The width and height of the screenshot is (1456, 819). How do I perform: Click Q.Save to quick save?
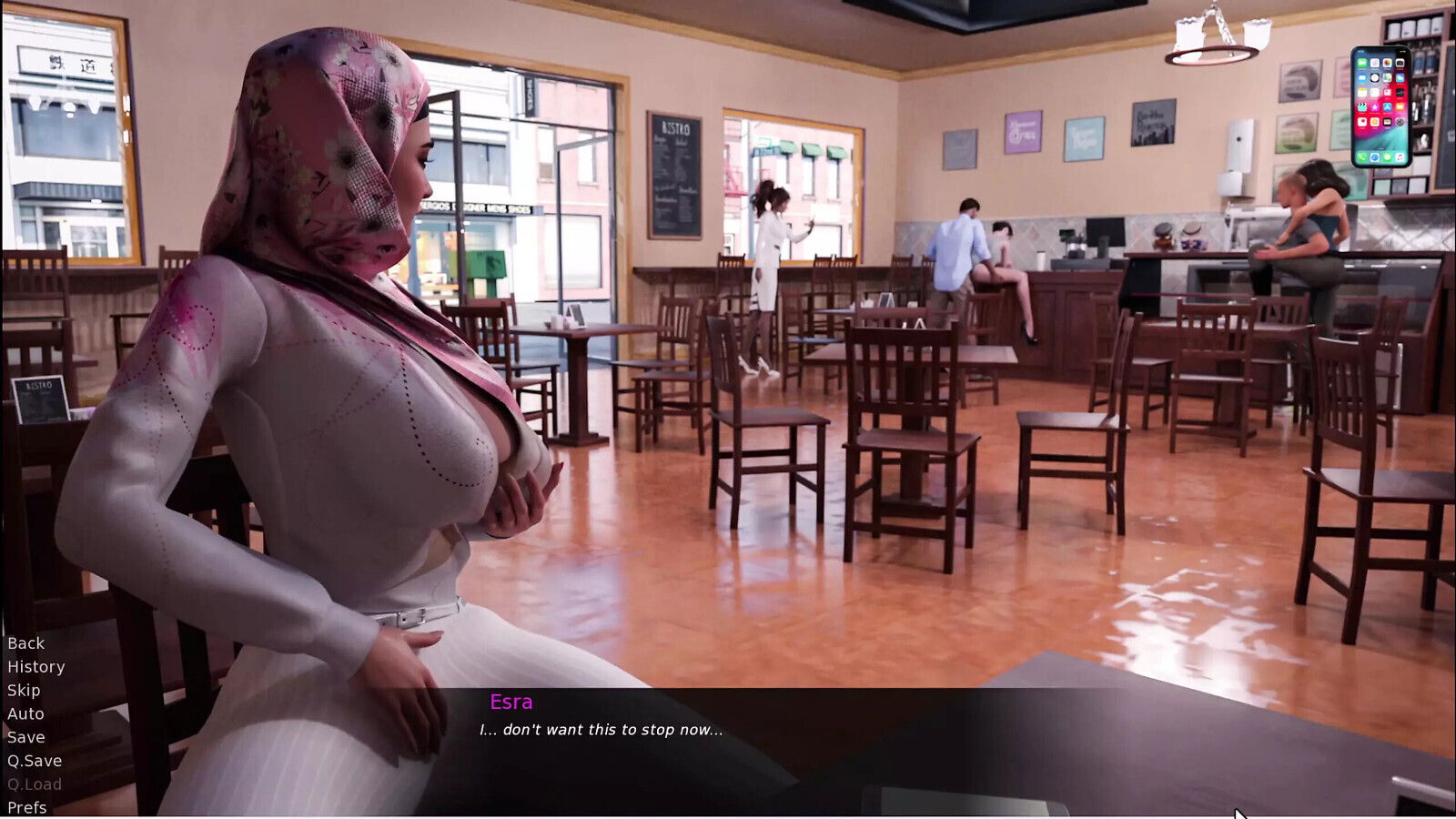click(34, 761)
